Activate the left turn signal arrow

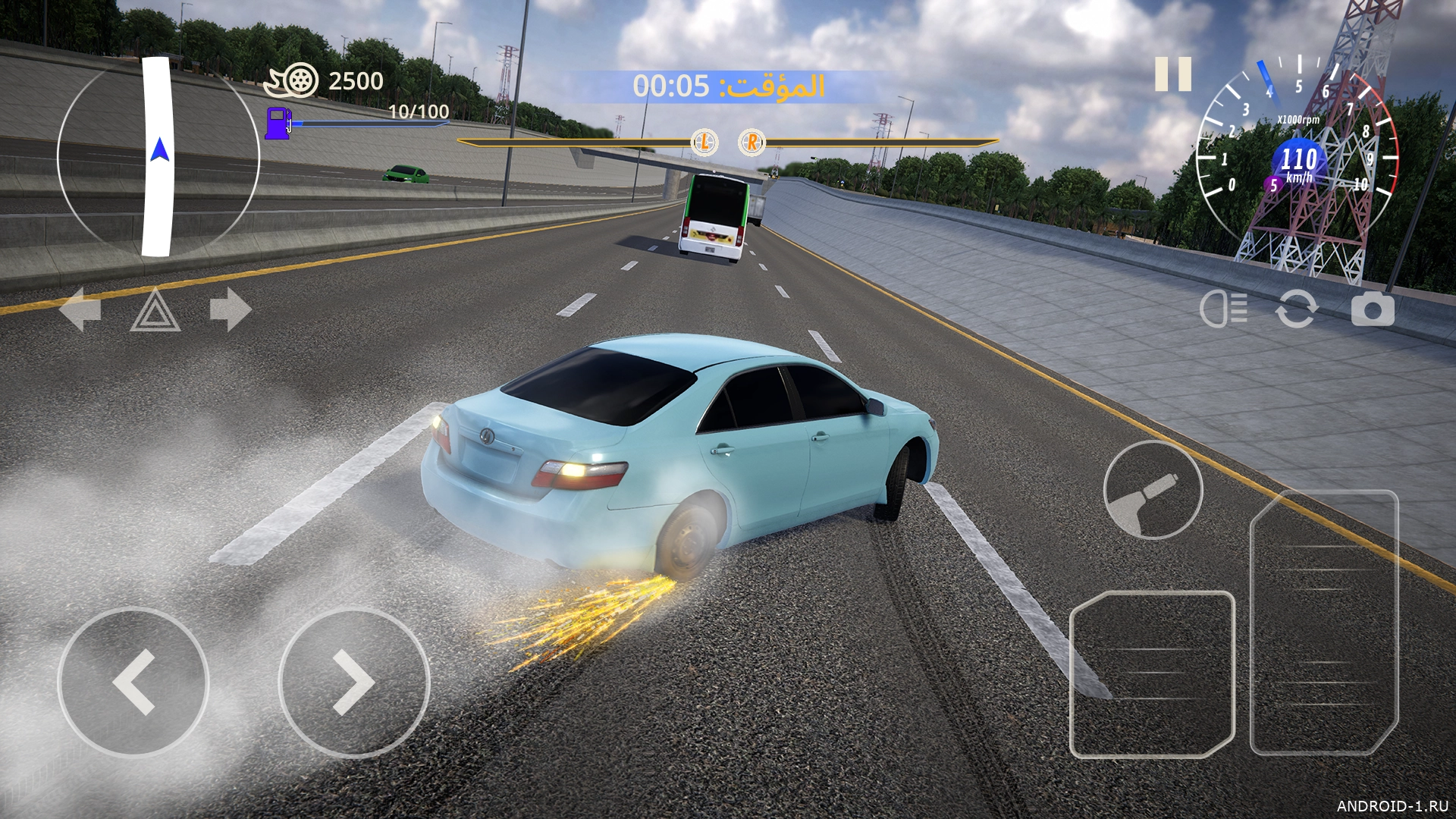(80, 309)
